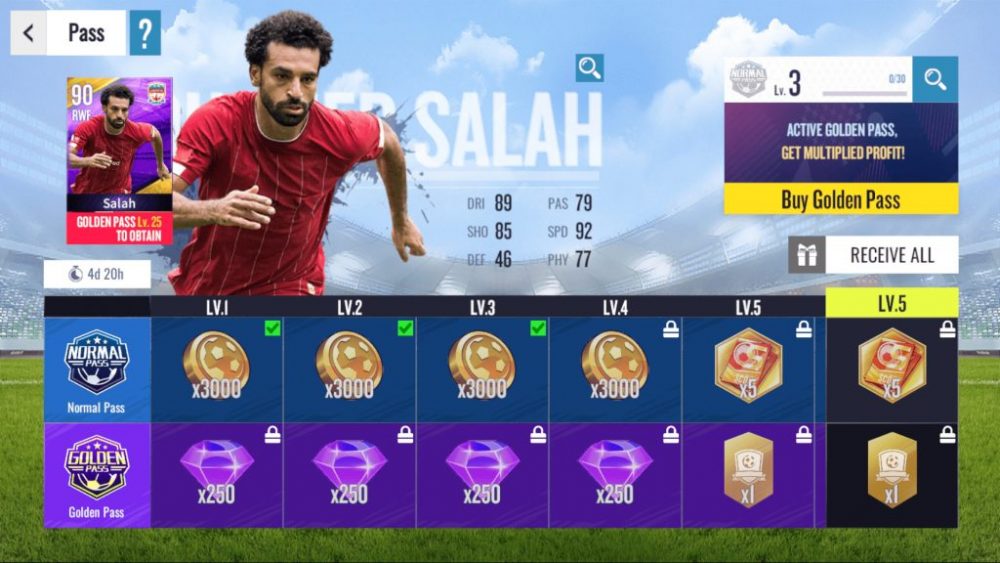Image resolution: width=1000 pixels, height=563 pixels.
Task: Inspect the pass level with the magnifier button
Action: pyautogui.click(x=935, y=80)
